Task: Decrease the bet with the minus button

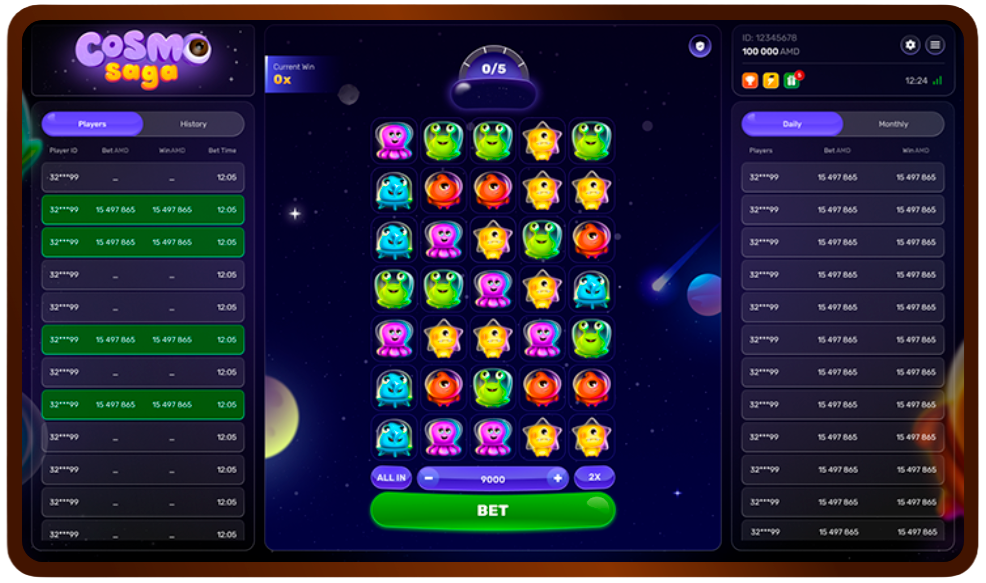Action: [x=430, y=479]
